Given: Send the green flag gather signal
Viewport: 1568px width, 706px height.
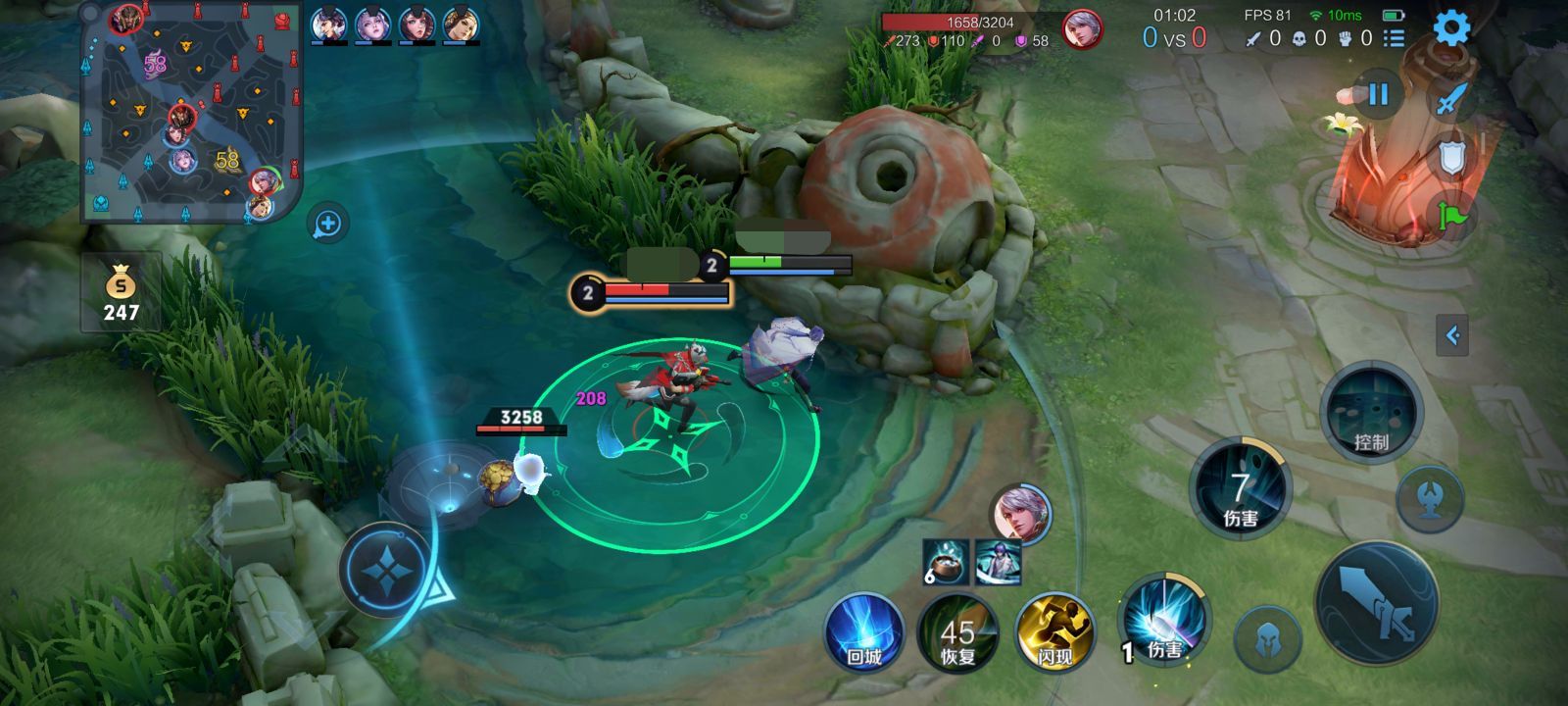Looking at the screenshot, I should (x=1451, y=215).
